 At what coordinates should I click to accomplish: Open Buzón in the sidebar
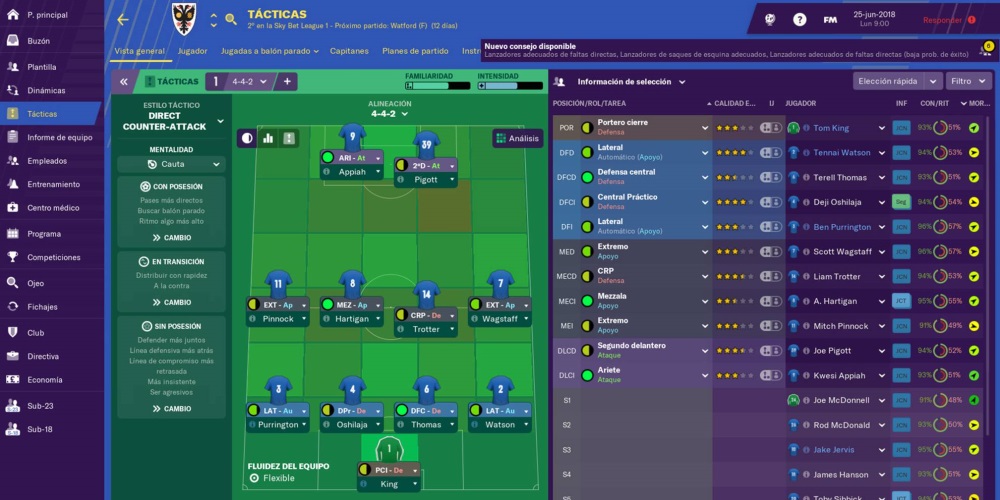[x=38, y=41]
